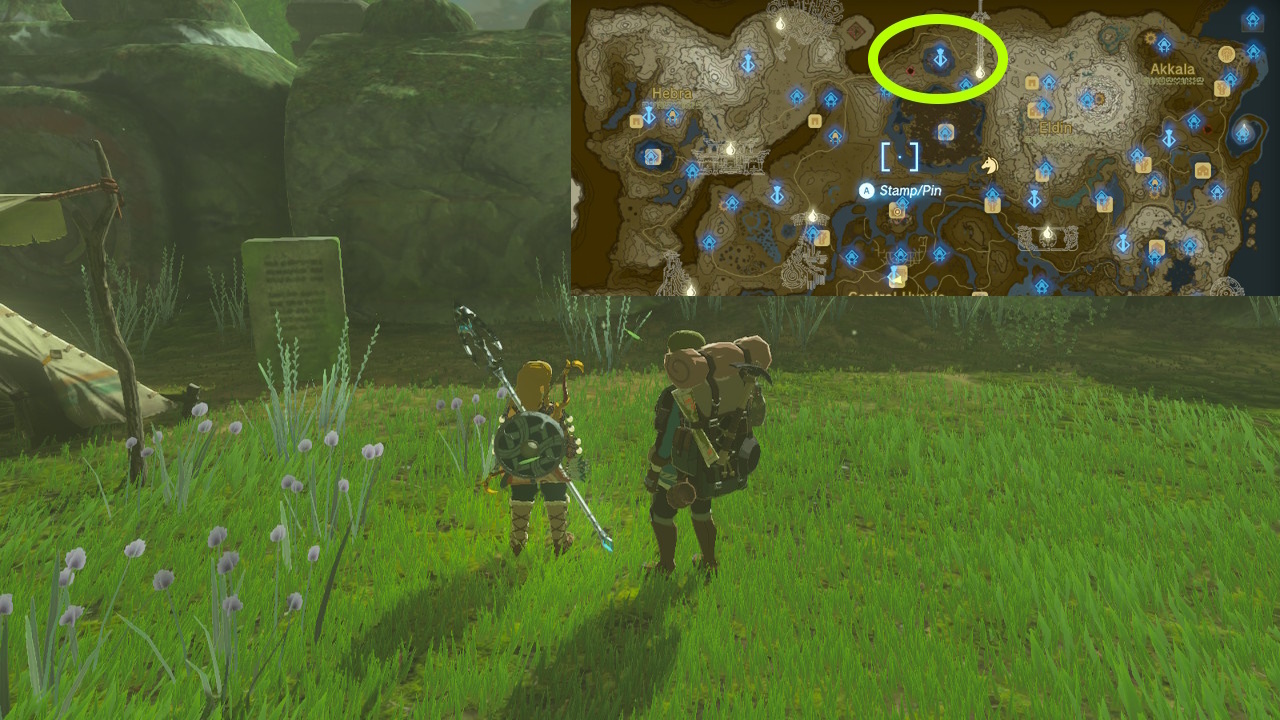Screen dimensions: 1280x720
Task: Click the horse head icon on the map
Action: (990, 165)
